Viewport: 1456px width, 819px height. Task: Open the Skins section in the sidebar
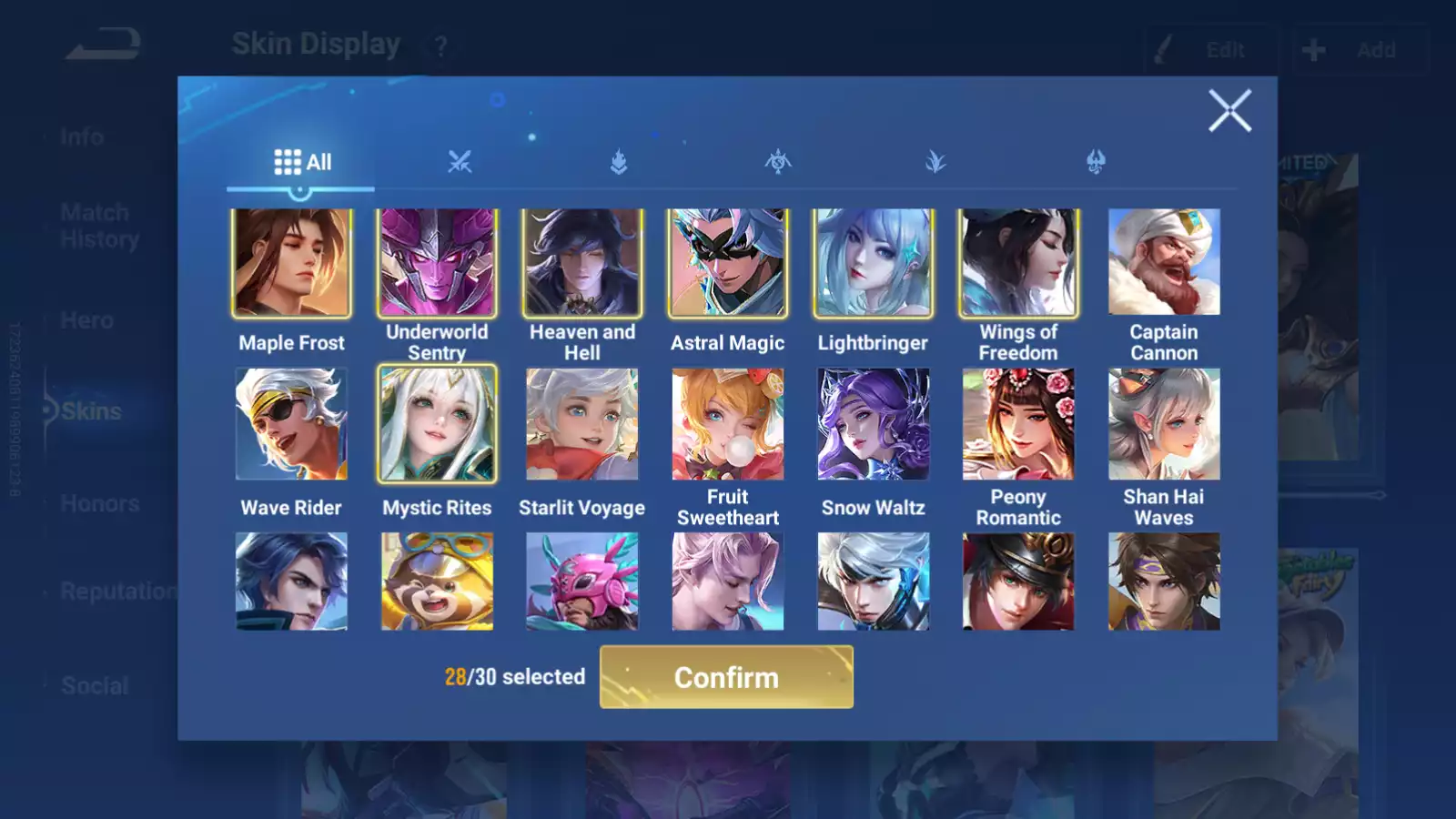pyautogui.click(x=91, y=410)
